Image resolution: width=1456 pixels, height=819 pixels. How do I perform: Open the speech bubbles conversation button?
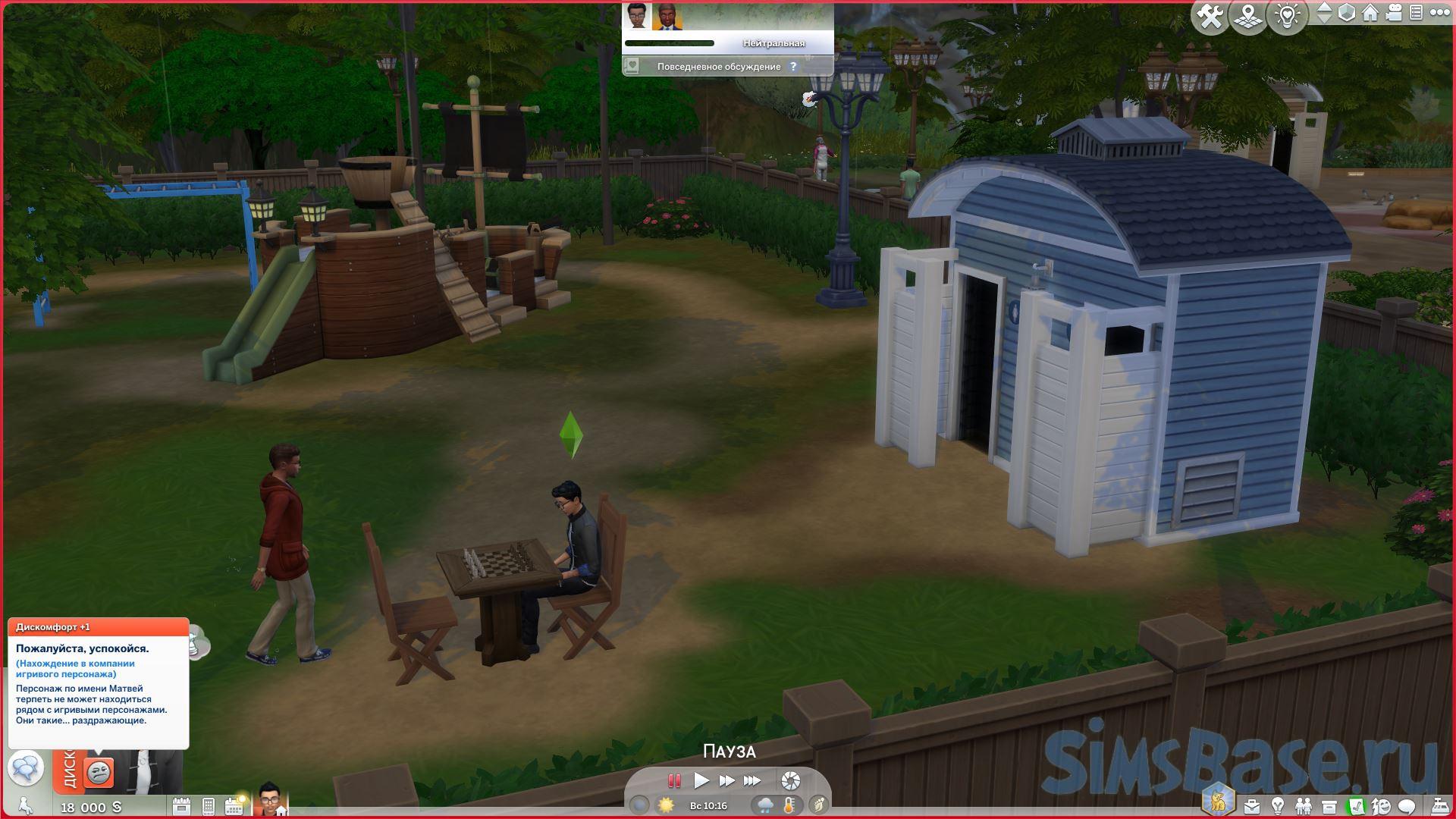pos(25,769)
